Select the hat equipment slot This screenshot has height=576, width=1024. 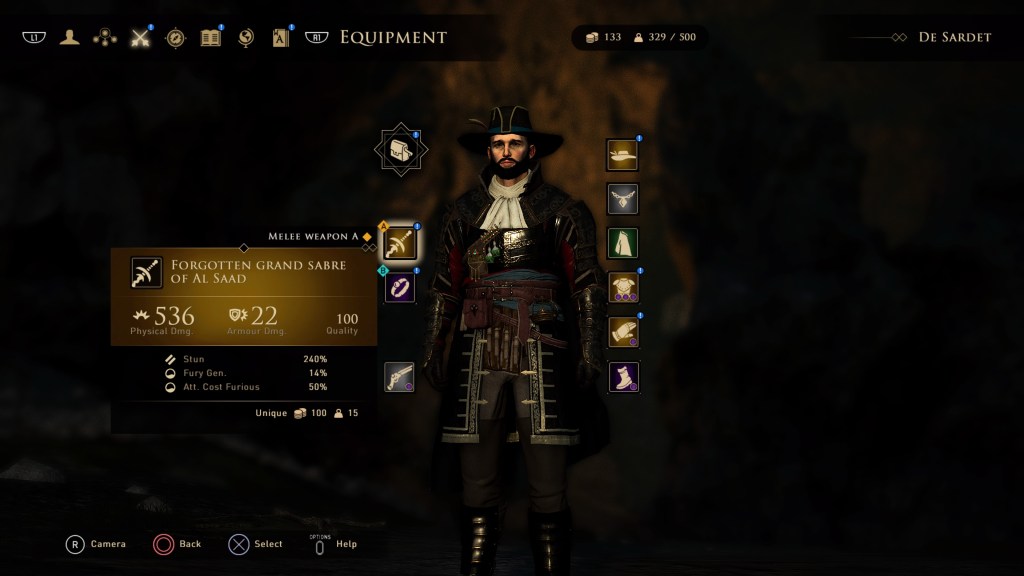tap(622, 154)
